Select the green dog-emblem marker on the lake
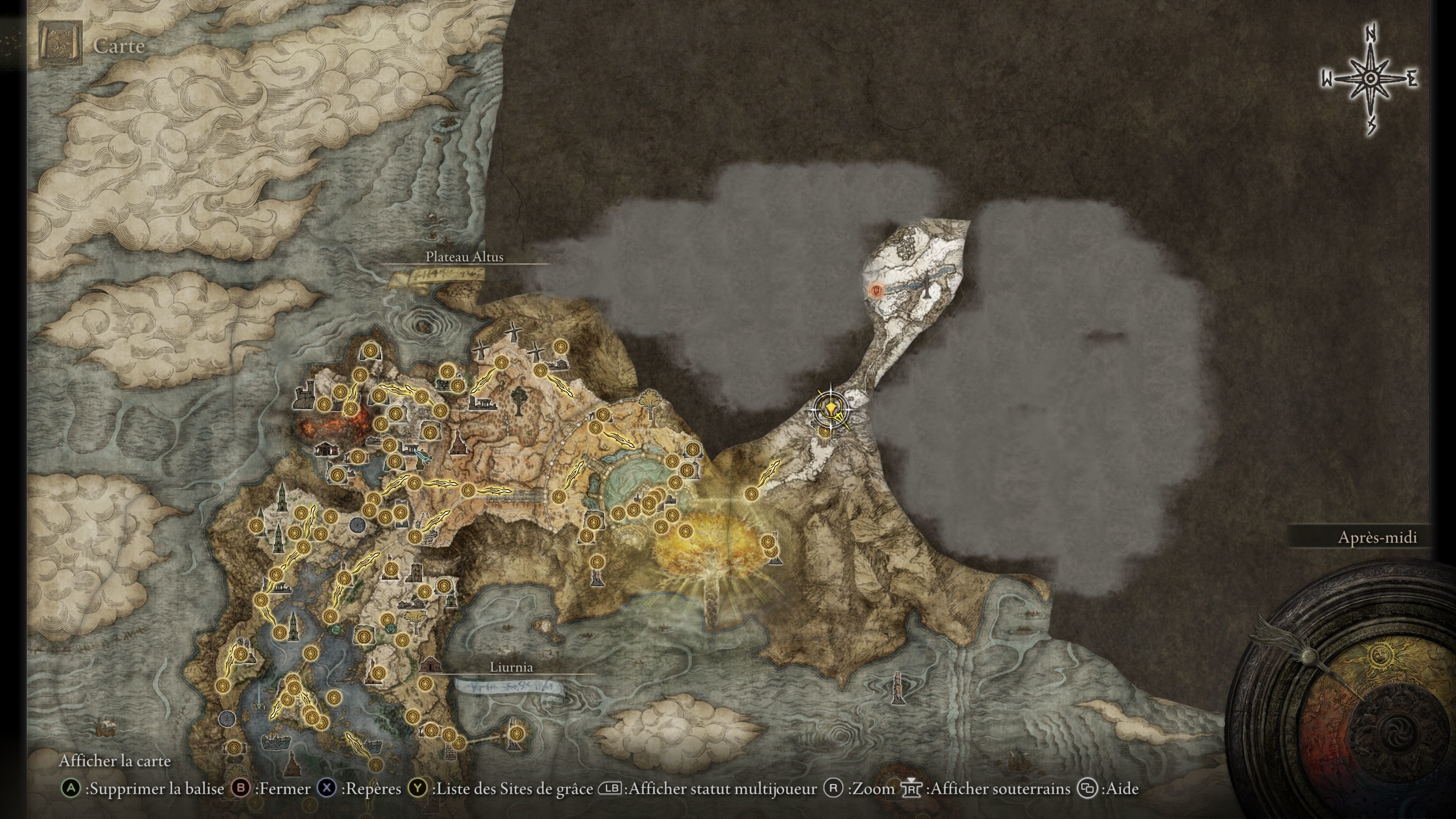 pos(337,629)
